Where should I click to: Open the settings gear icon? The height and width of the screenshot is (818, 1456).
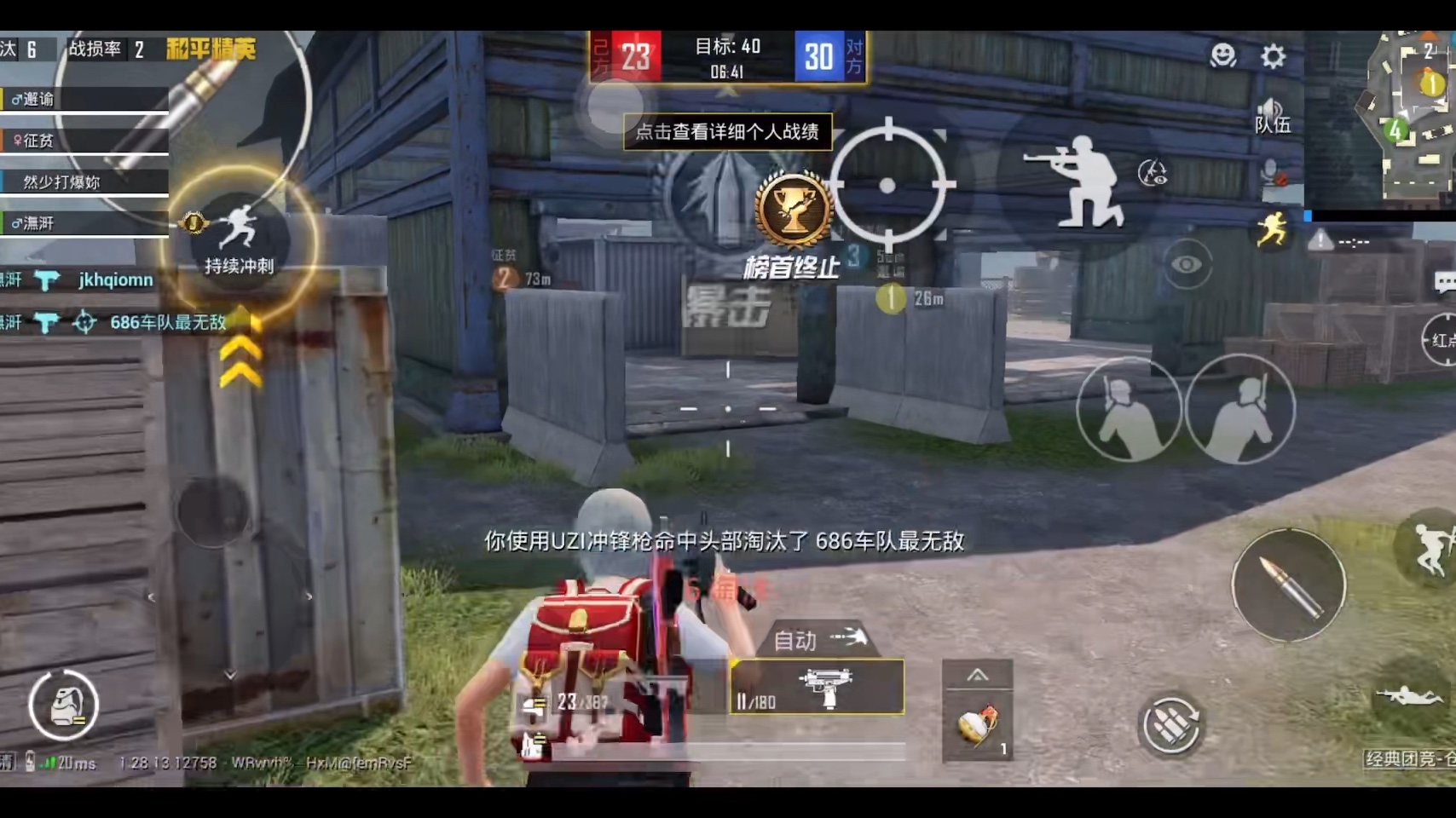point(1273,56)
